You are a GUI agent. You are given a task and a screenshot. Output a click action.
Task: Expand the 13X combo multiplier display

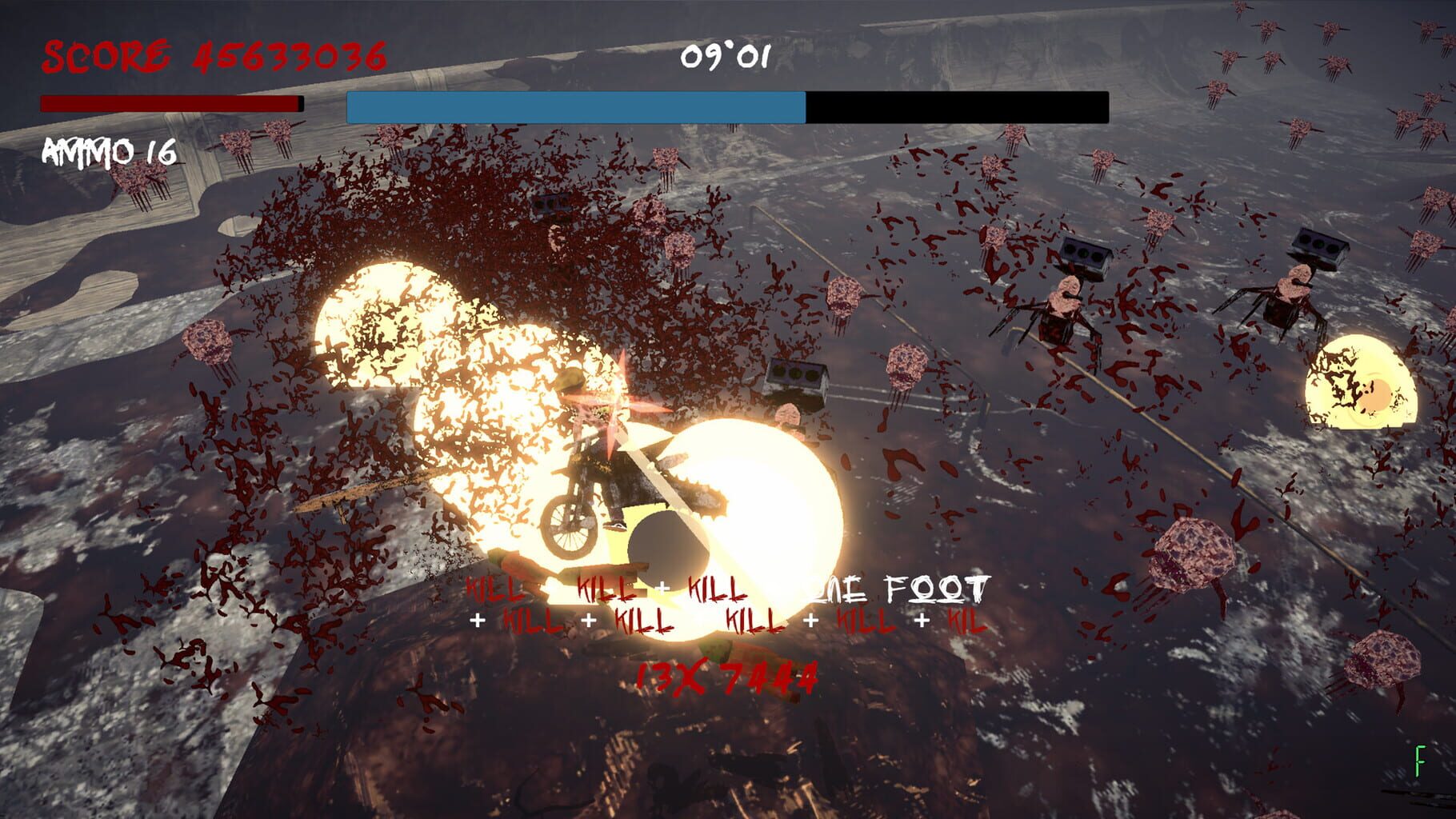pyautogui.click(x=668, y=677)
